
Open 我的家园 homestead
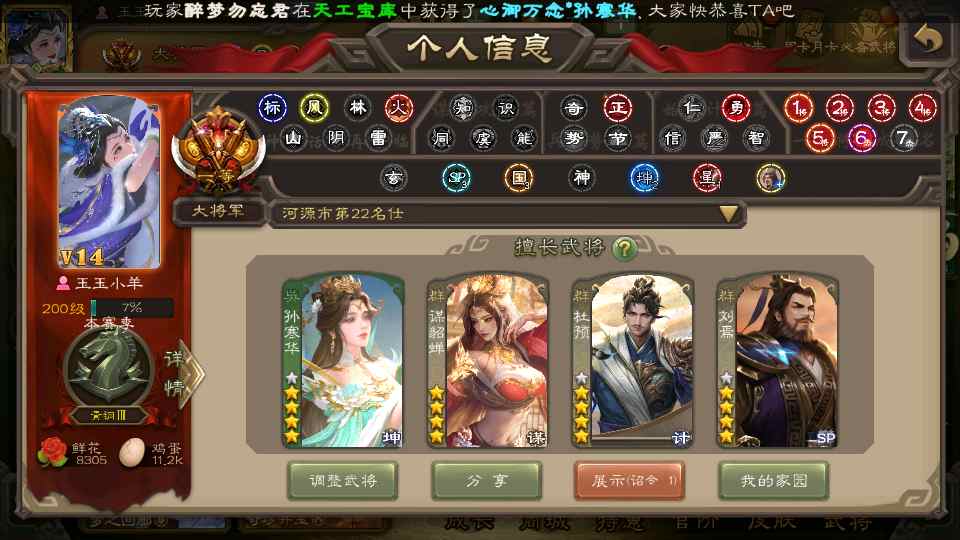click(x=773, y=481)
